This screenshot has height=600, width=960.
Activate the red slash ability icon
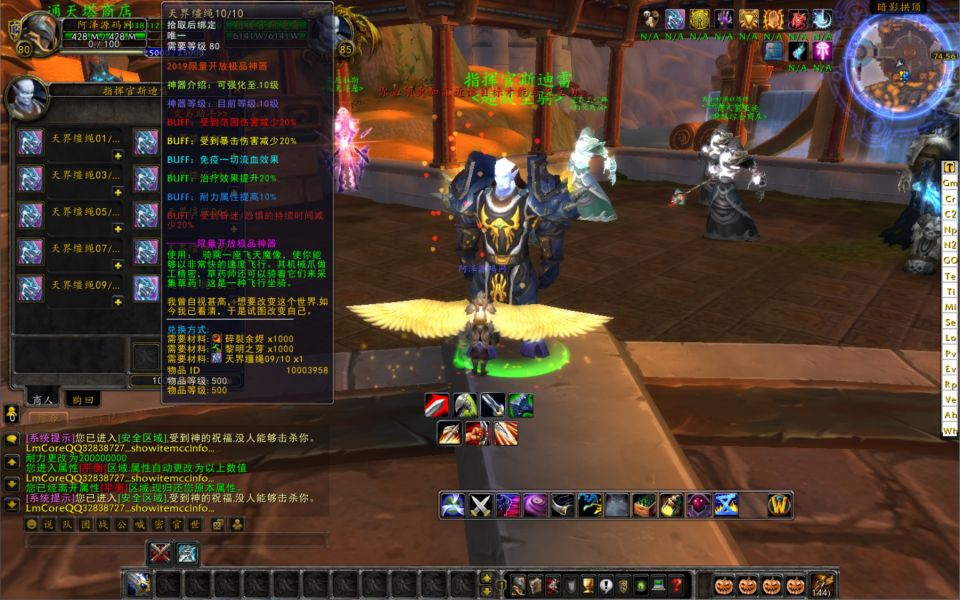[436, 405]
